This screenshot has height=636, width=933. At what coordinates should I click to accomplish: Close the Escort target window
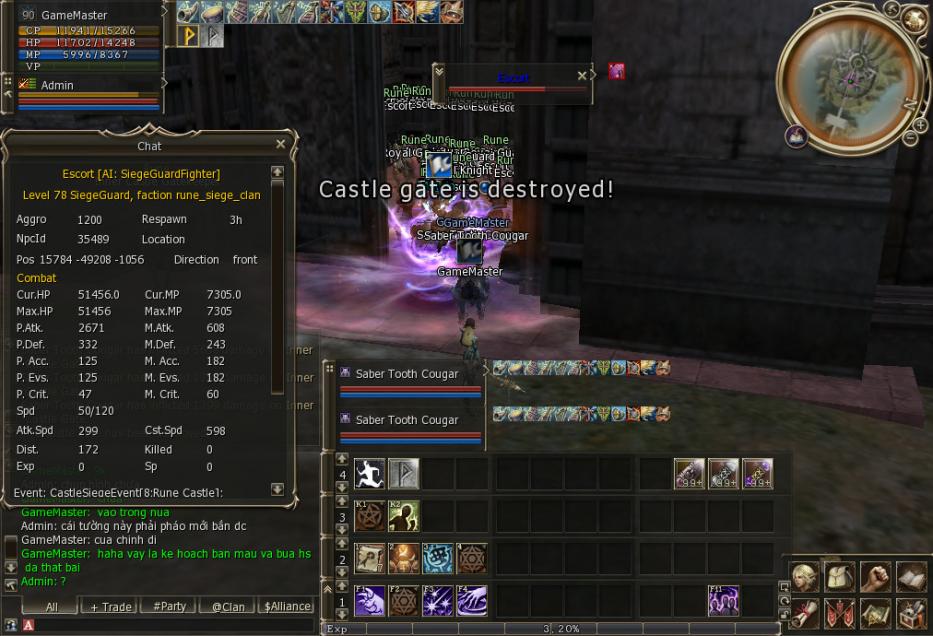coord(582,76)
